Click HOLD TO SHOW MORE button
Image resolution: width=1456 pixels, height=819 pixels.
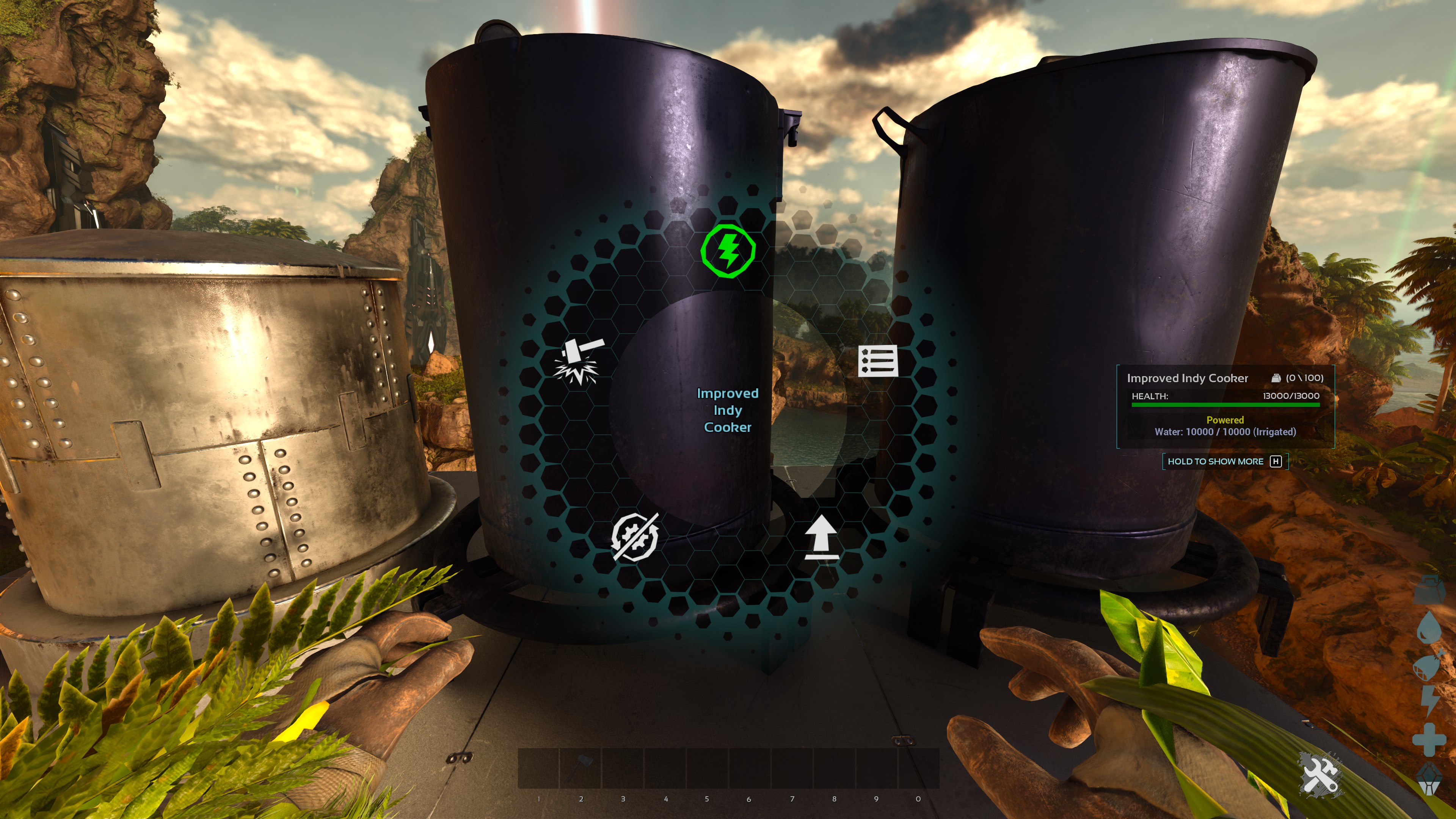1222,461
